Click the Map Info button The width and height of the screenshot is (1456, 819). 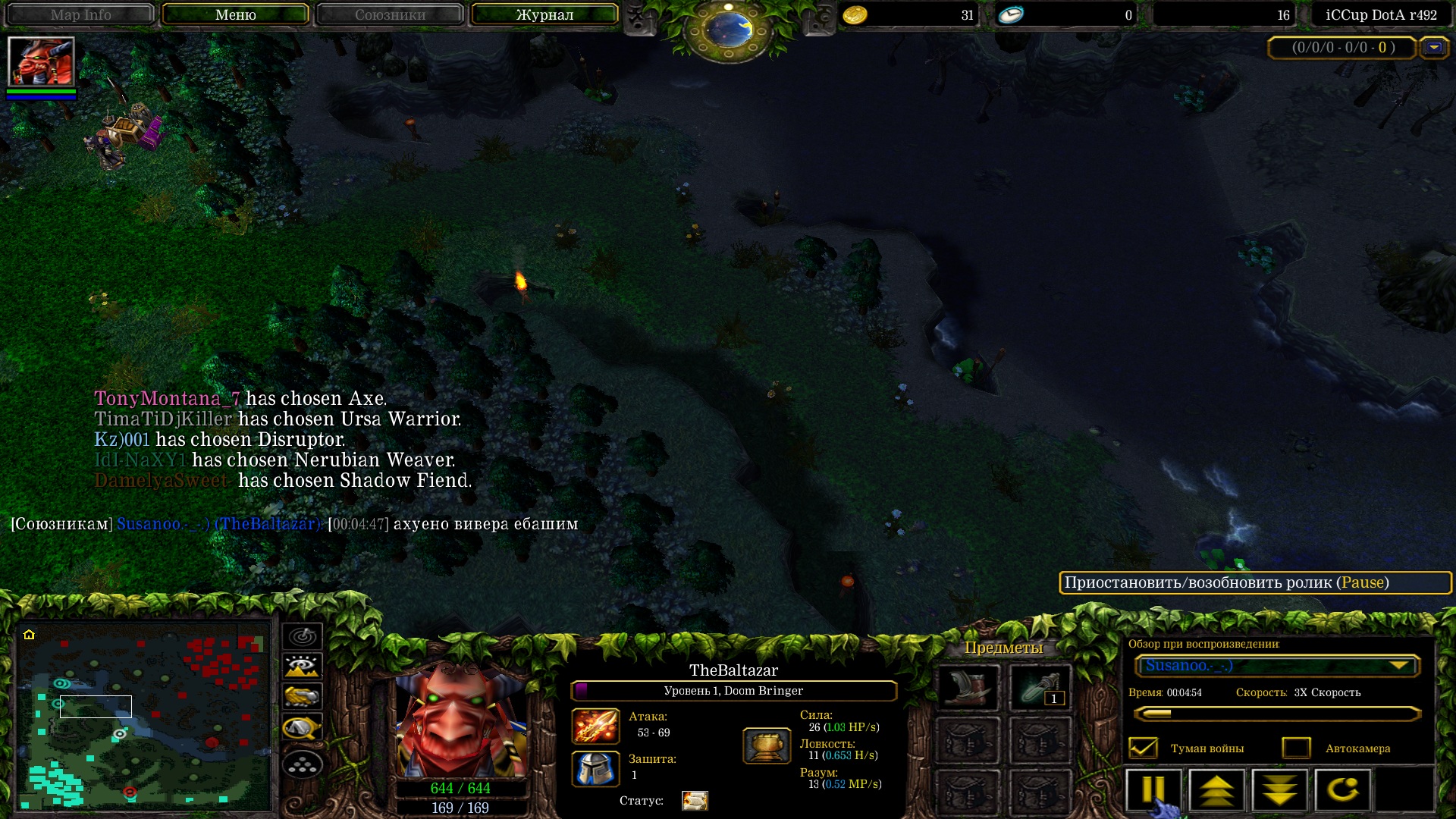(x=80, y=14)
